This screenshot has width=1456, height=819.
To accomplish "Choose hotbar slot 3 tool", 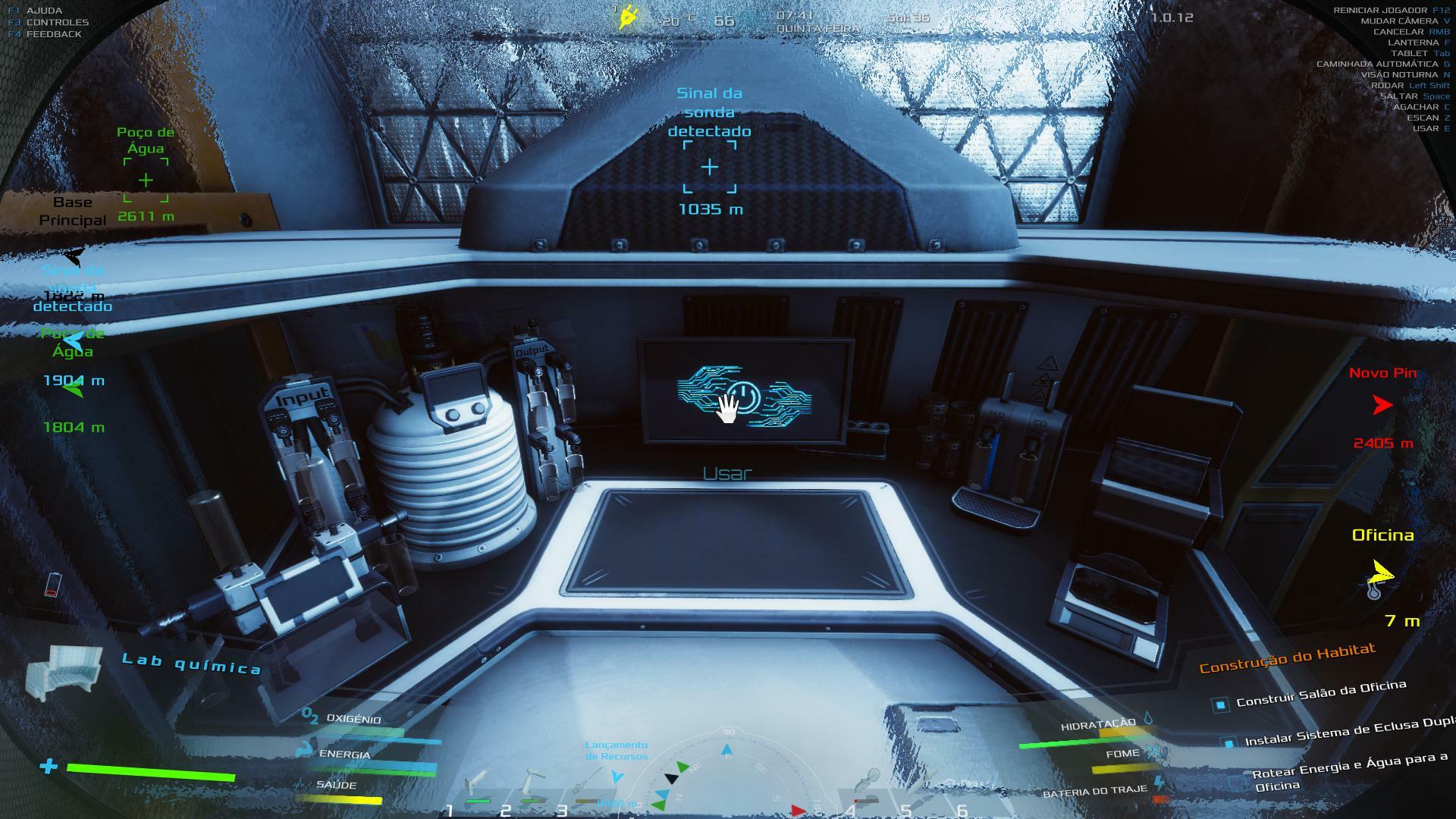I will (587, 784).
